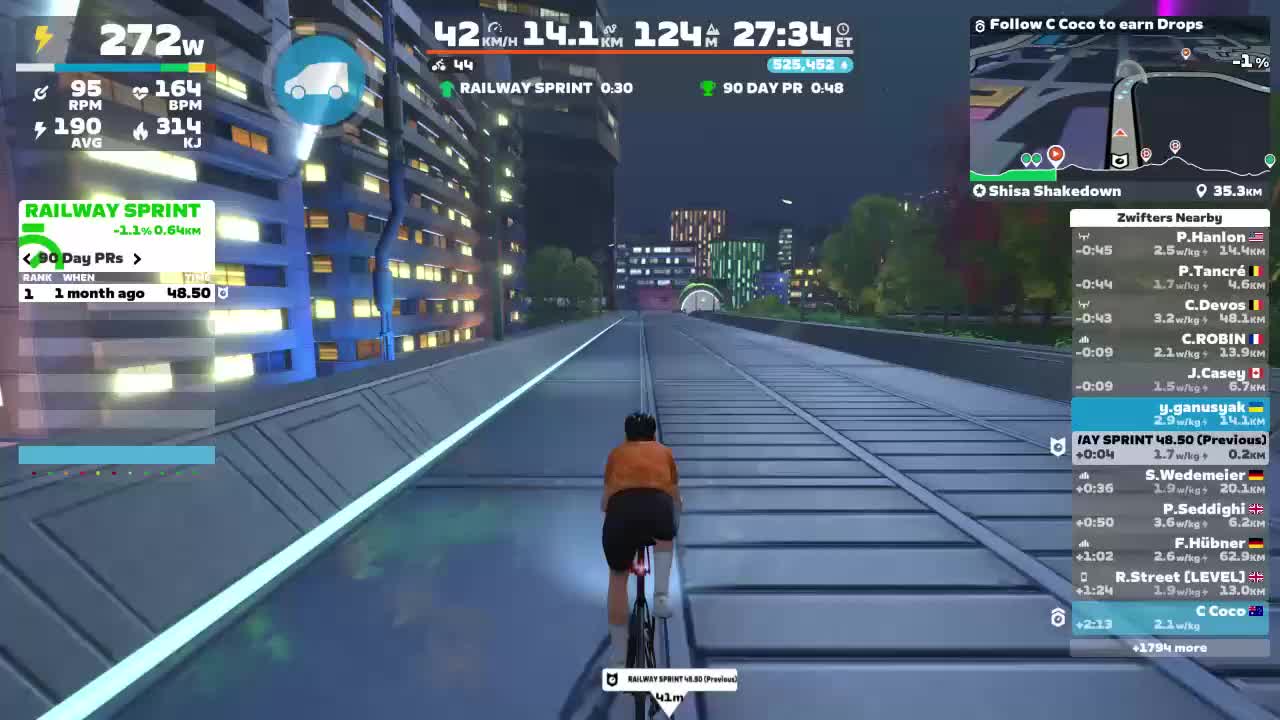Click the red avatar marker on the minimap

tap(1058, 154)
